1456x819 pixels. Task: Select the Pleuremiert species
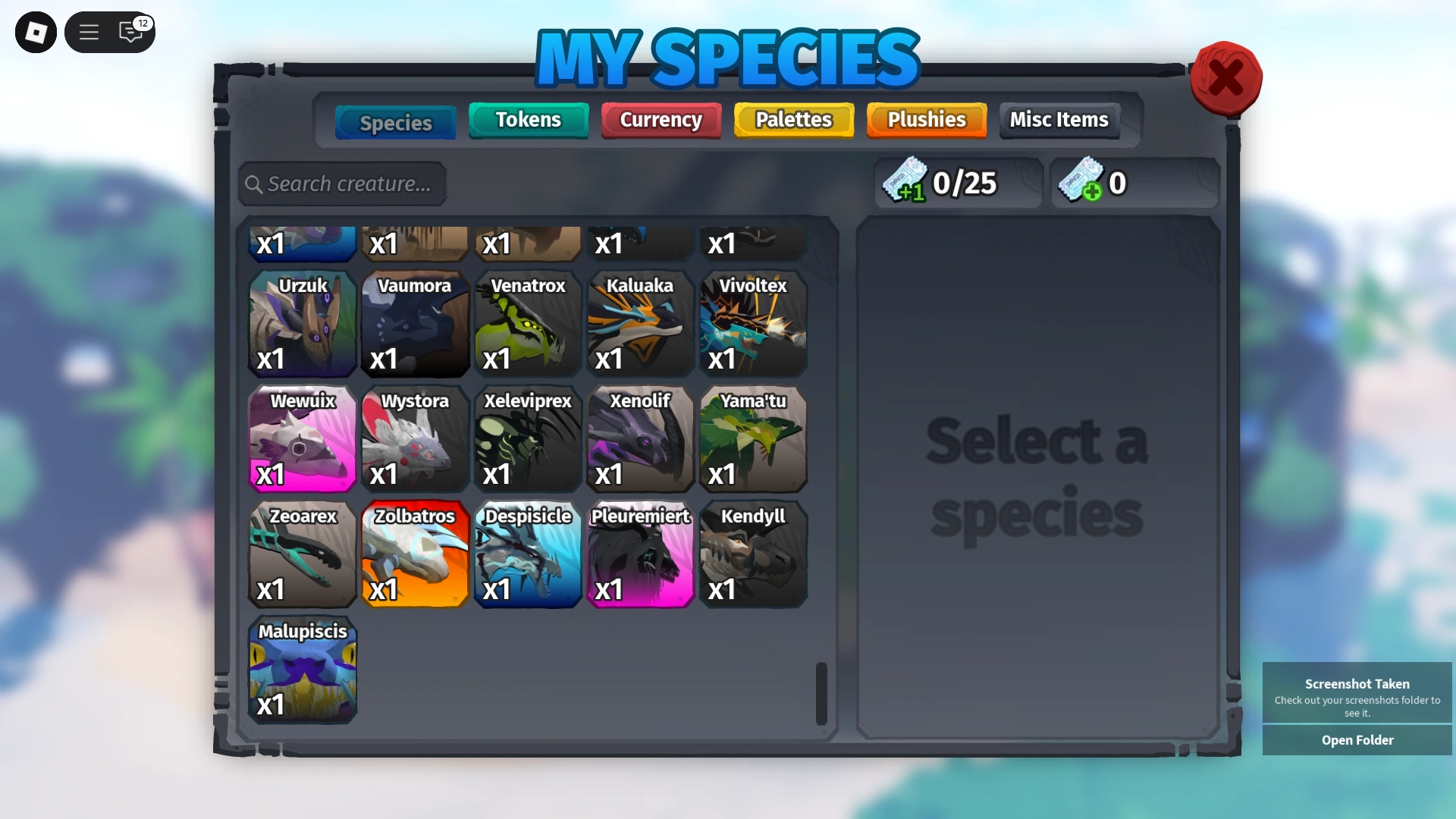click(640, 555)
